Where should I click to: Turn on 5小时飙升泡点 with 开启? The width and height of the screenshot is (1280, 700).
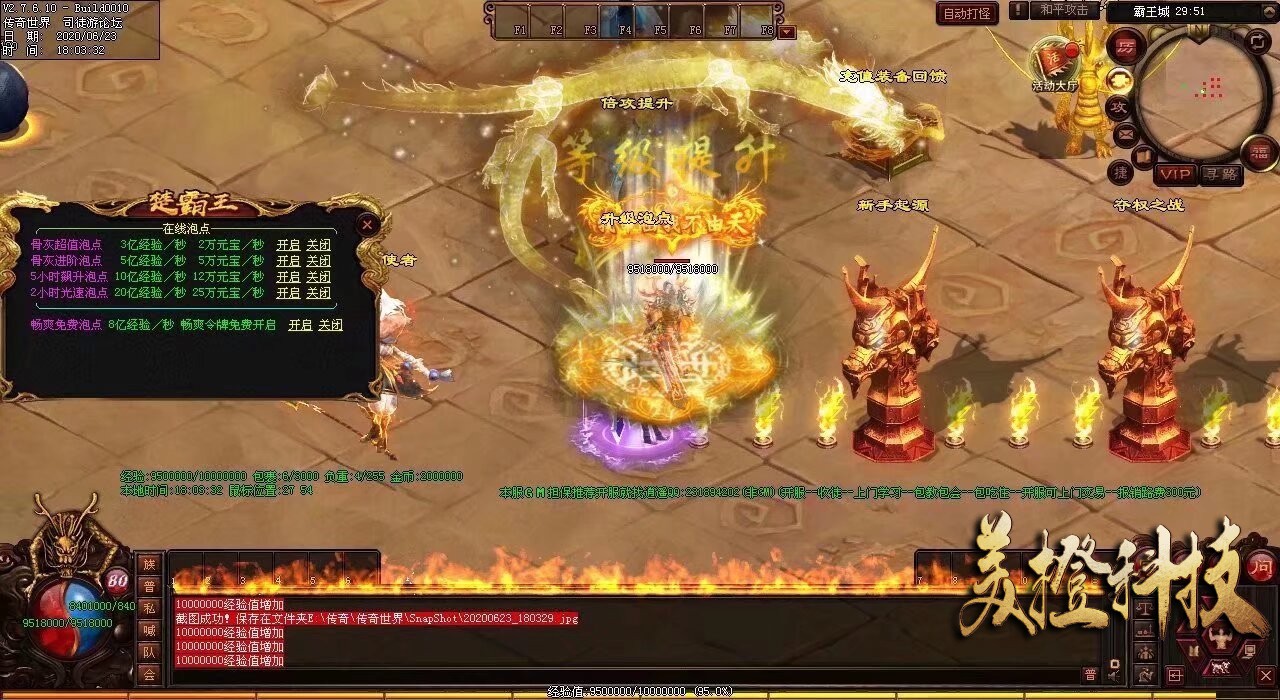pyautogui.click(x=288, y=276)
